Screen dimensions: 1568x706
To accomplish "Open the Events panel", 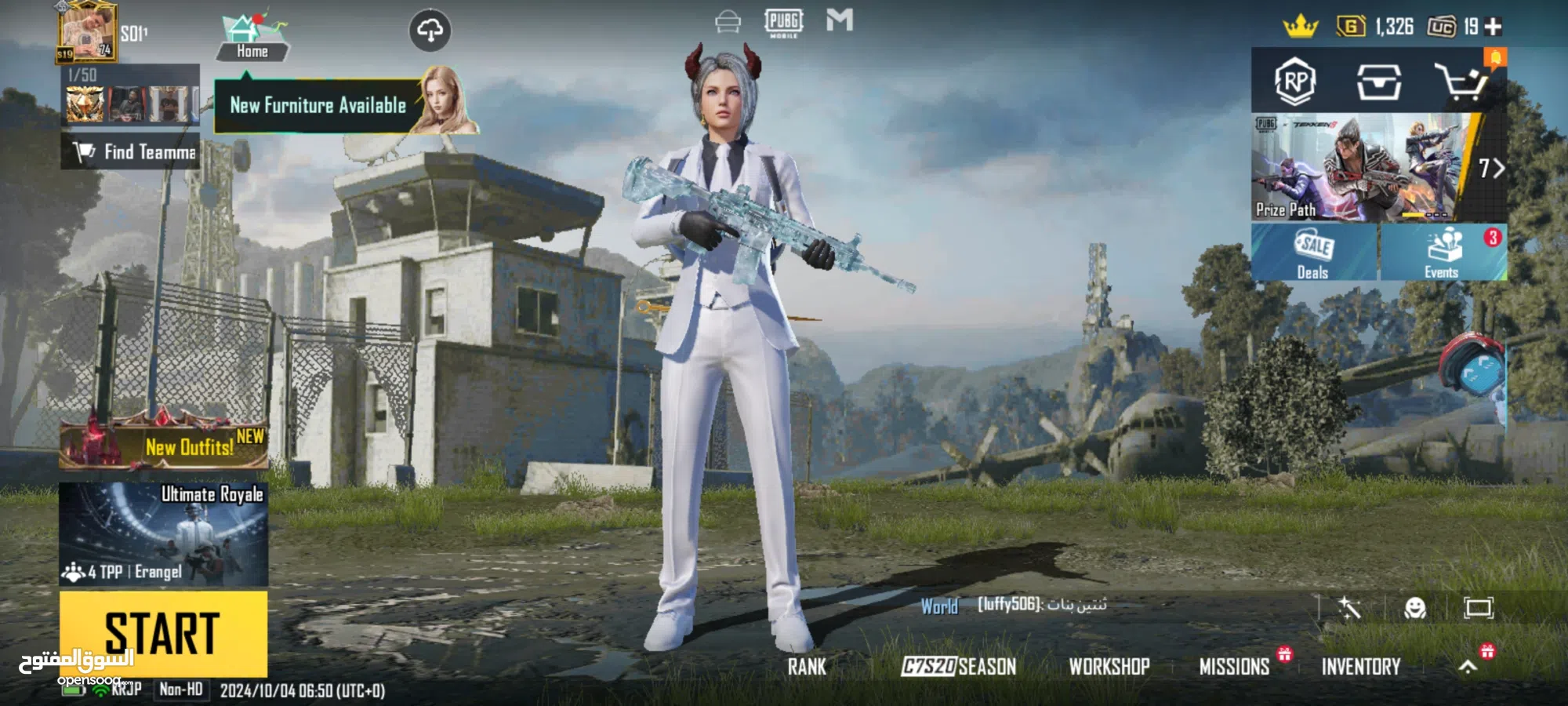I will (1442, 253).
